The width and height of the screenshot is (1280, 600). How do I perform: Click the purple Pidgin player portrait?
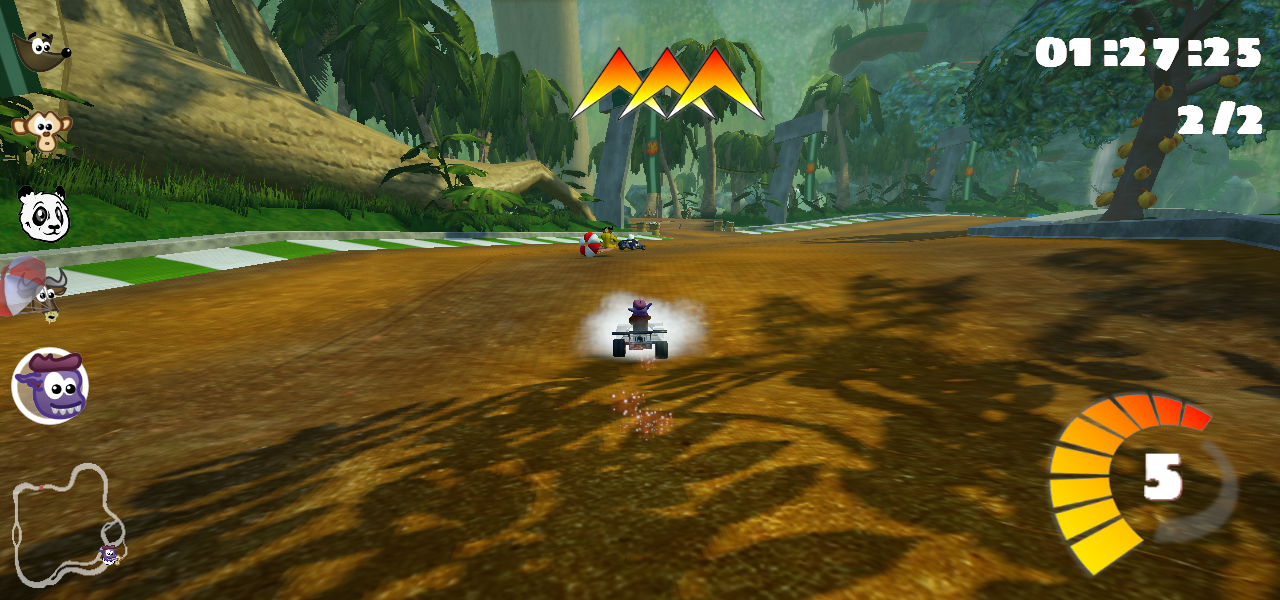click(50, 386)
